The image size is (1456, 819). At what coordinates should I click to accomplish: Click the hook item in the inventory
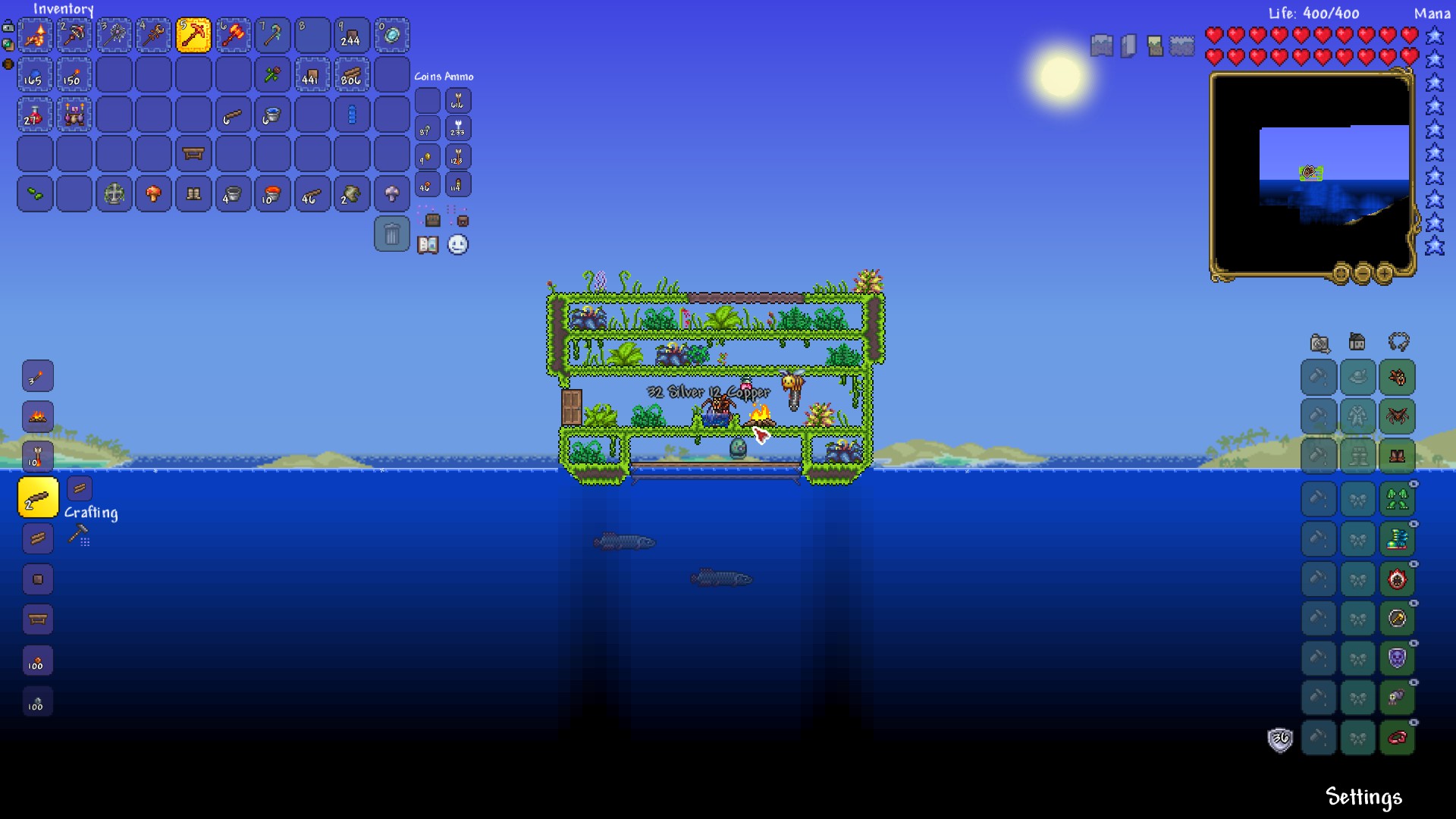tap(233, 115)
